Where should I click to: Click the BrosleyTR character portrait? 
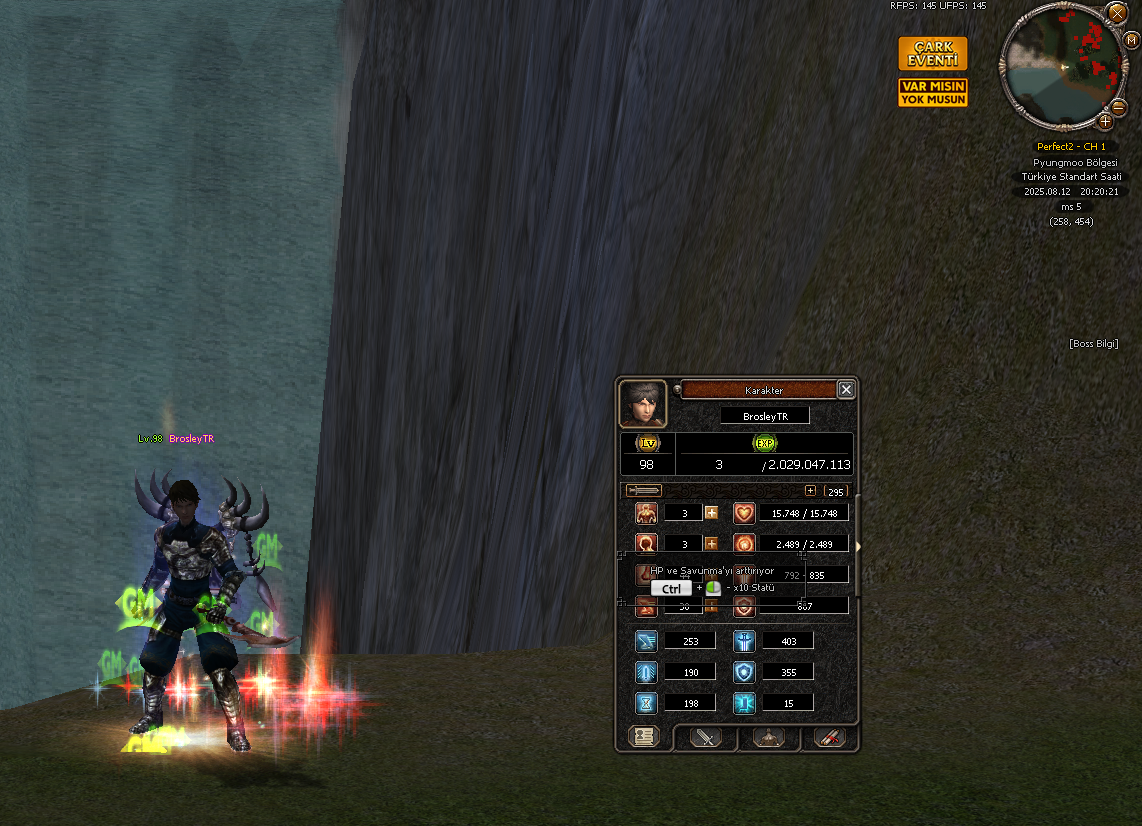642,404
